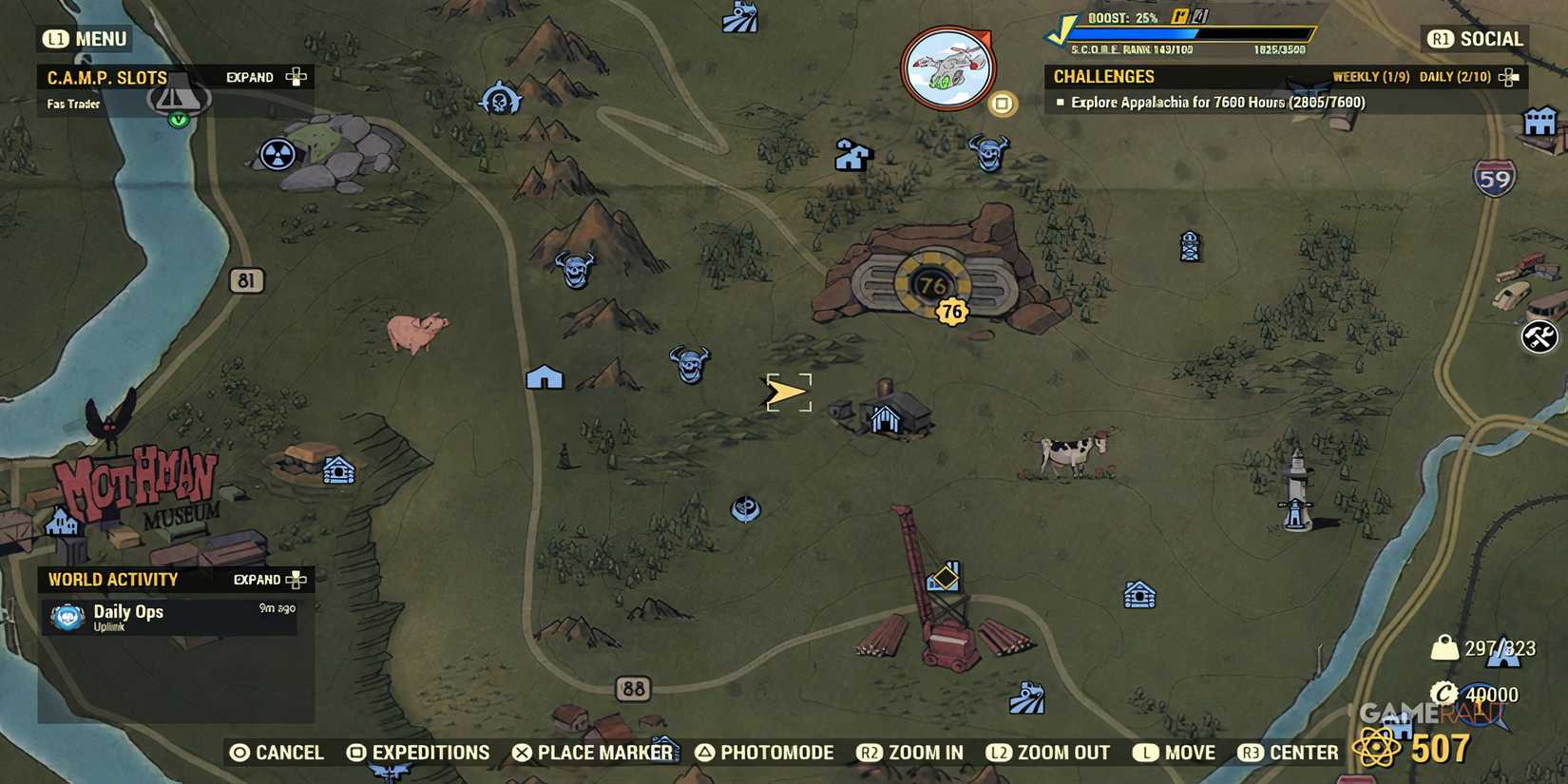
Task: Select the flying pig creature marker
Action: (x=418, y=333)
